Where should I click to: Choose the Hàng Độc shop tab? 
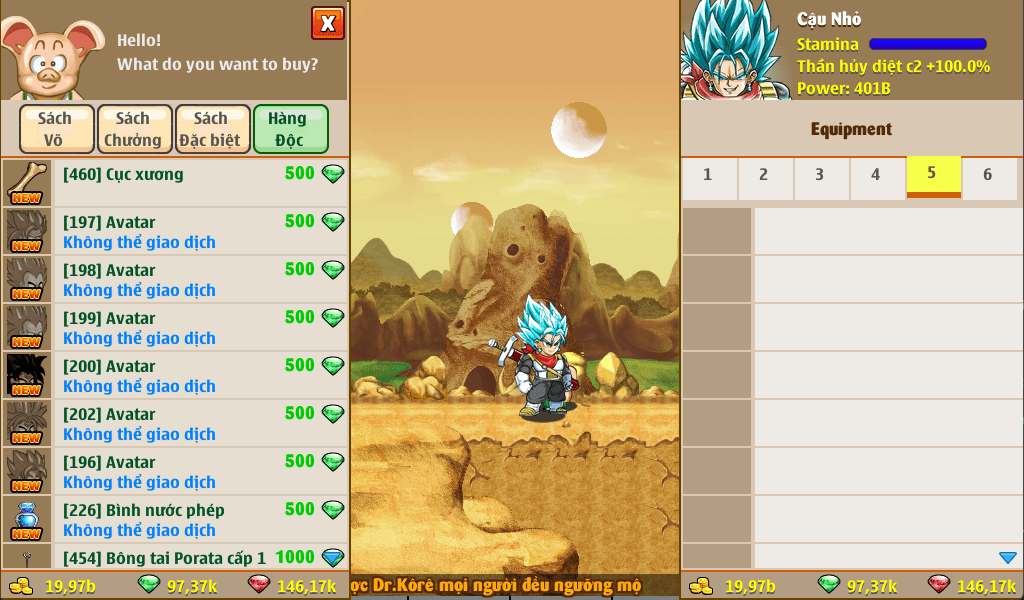click(290, 129)
